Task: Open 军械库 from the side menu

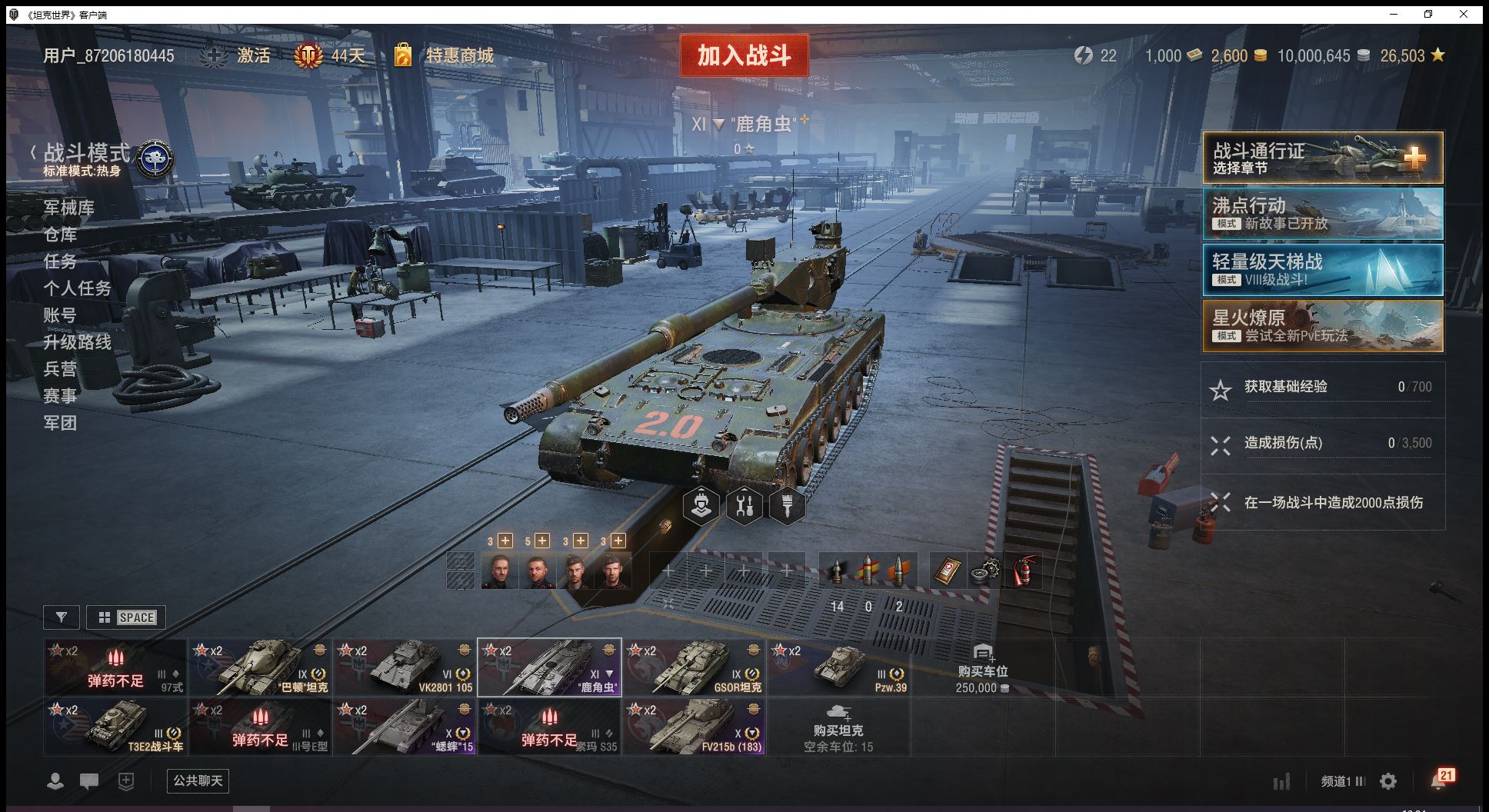Action: (x=69, y=208)
